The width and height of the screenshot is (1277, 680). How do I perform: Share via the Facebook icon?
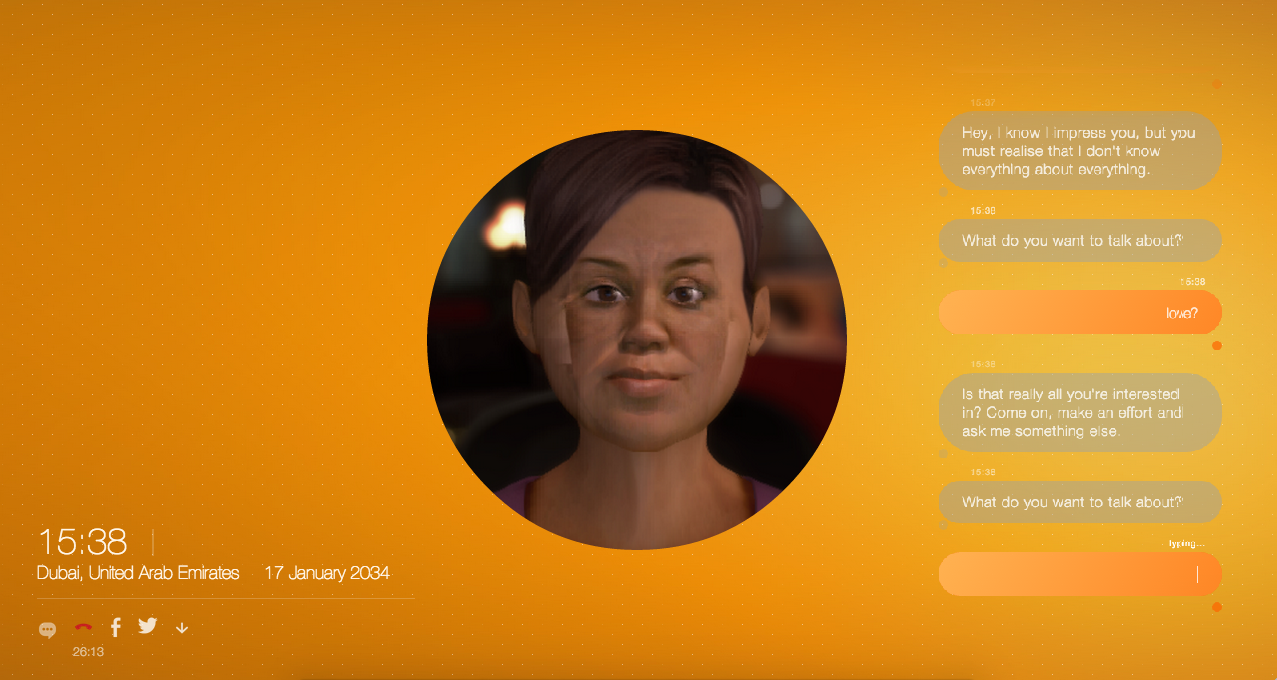click(116, 627)
